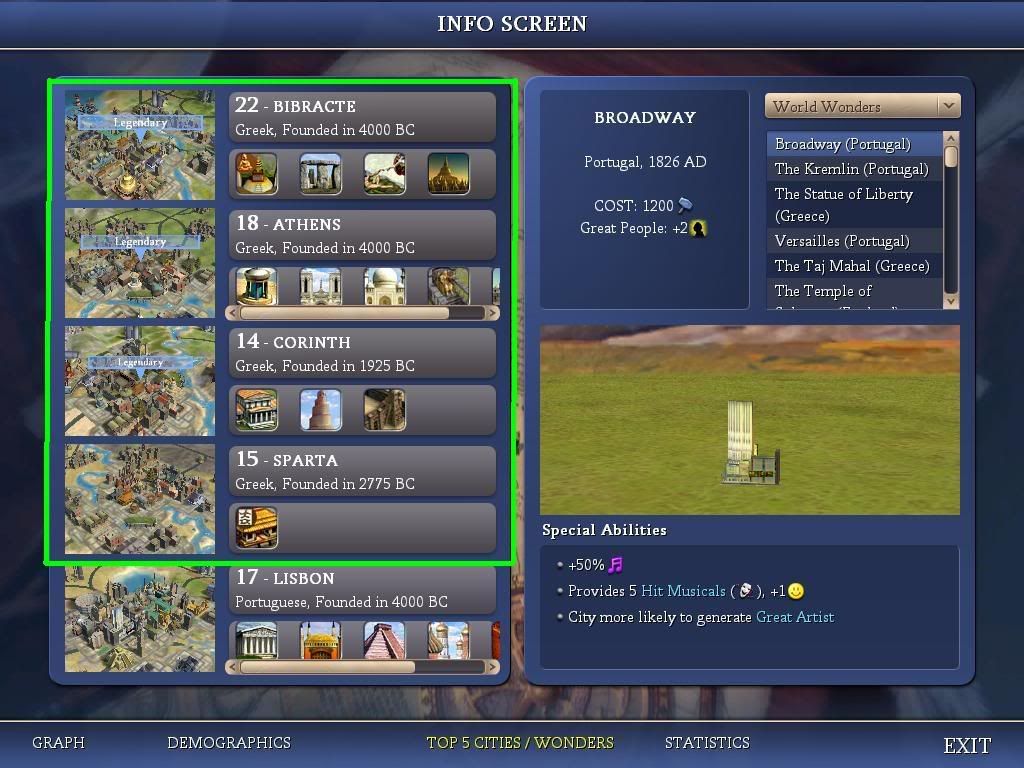Open the World Wonders dropdown
This screenshot has height=768, width=1024.
click(862, 106)
